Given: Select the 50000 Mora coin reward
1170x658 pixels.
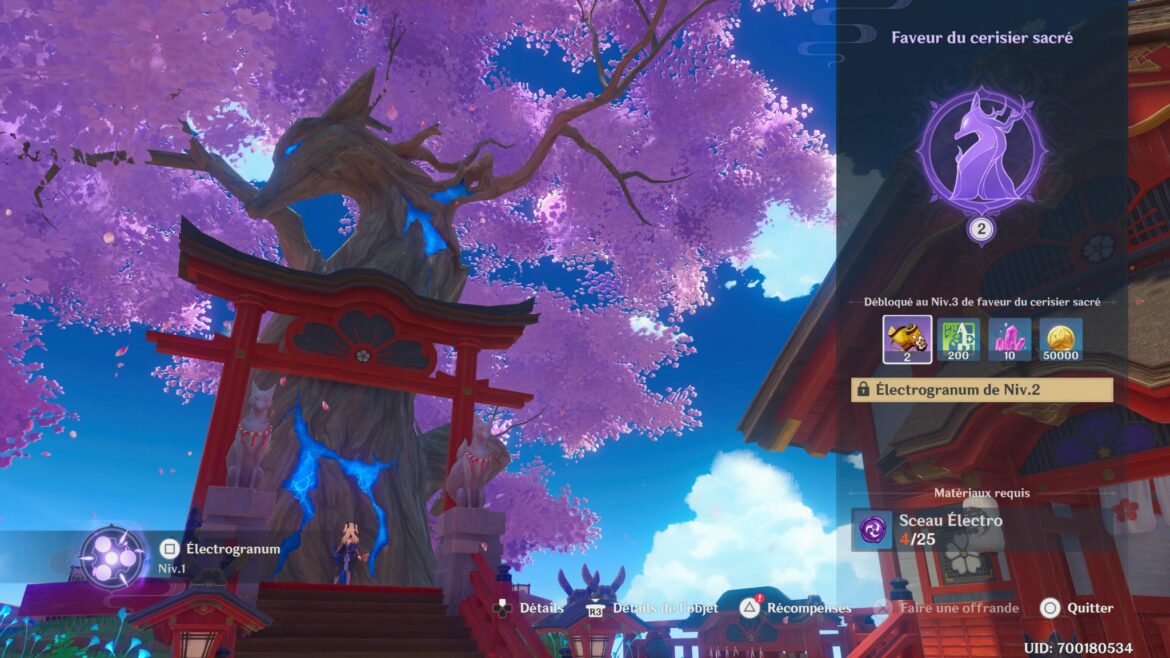Looking at the screenshot, I should (1060, 340).
